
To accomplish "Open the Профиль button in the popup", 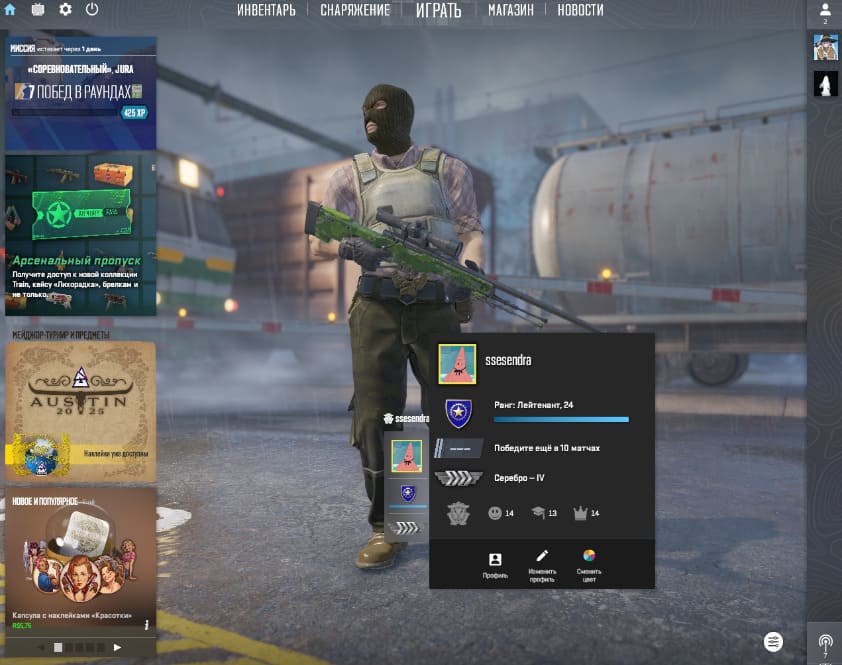I will [495, 565].
